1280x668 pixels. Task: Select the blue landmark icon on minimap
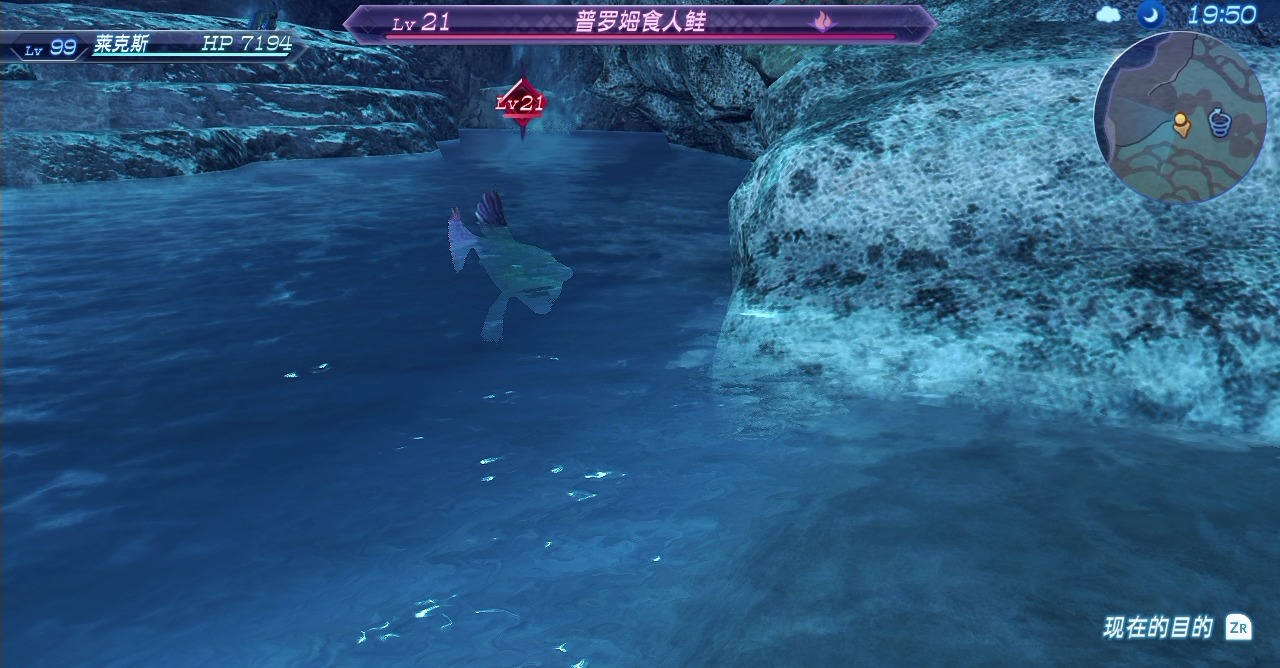[x=1219, y=122]
